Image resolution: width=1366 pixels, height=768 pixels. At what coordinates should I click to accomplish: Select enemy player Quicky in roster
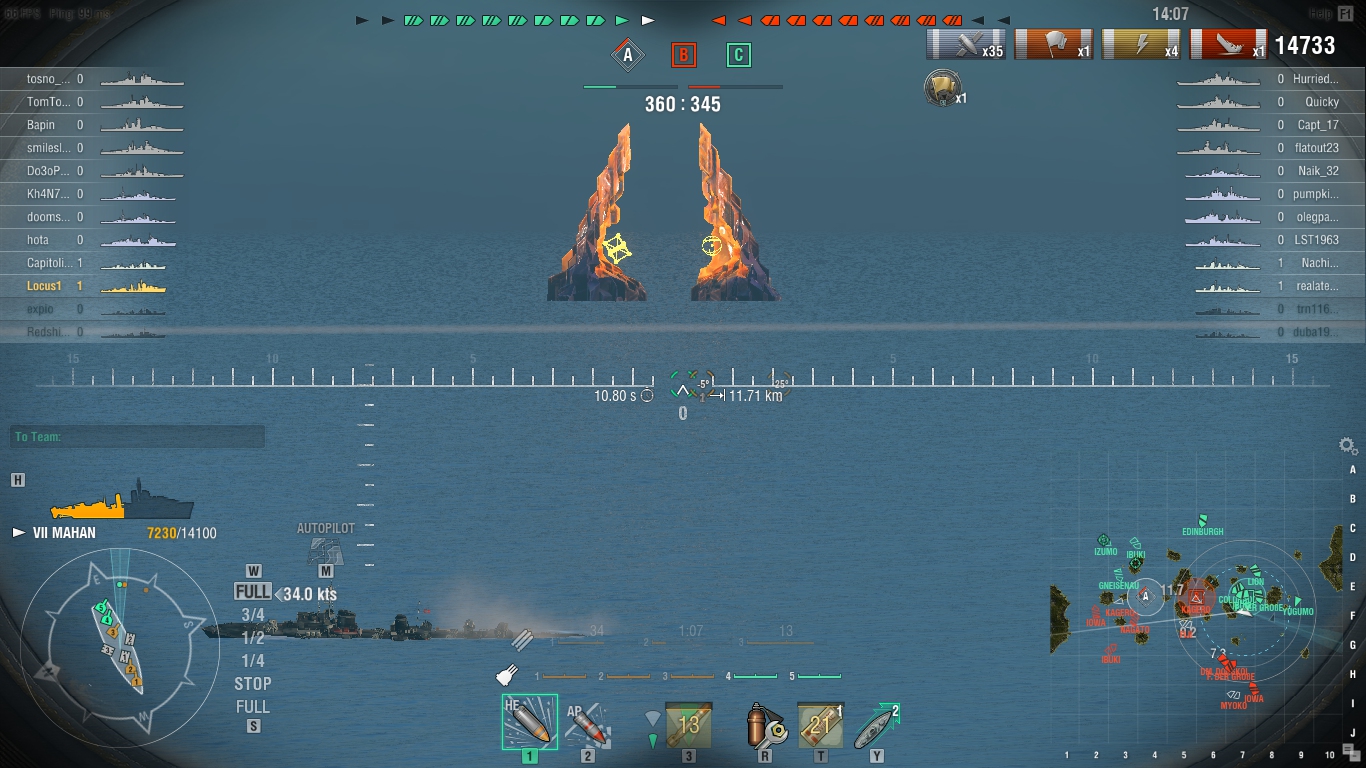1321,102
